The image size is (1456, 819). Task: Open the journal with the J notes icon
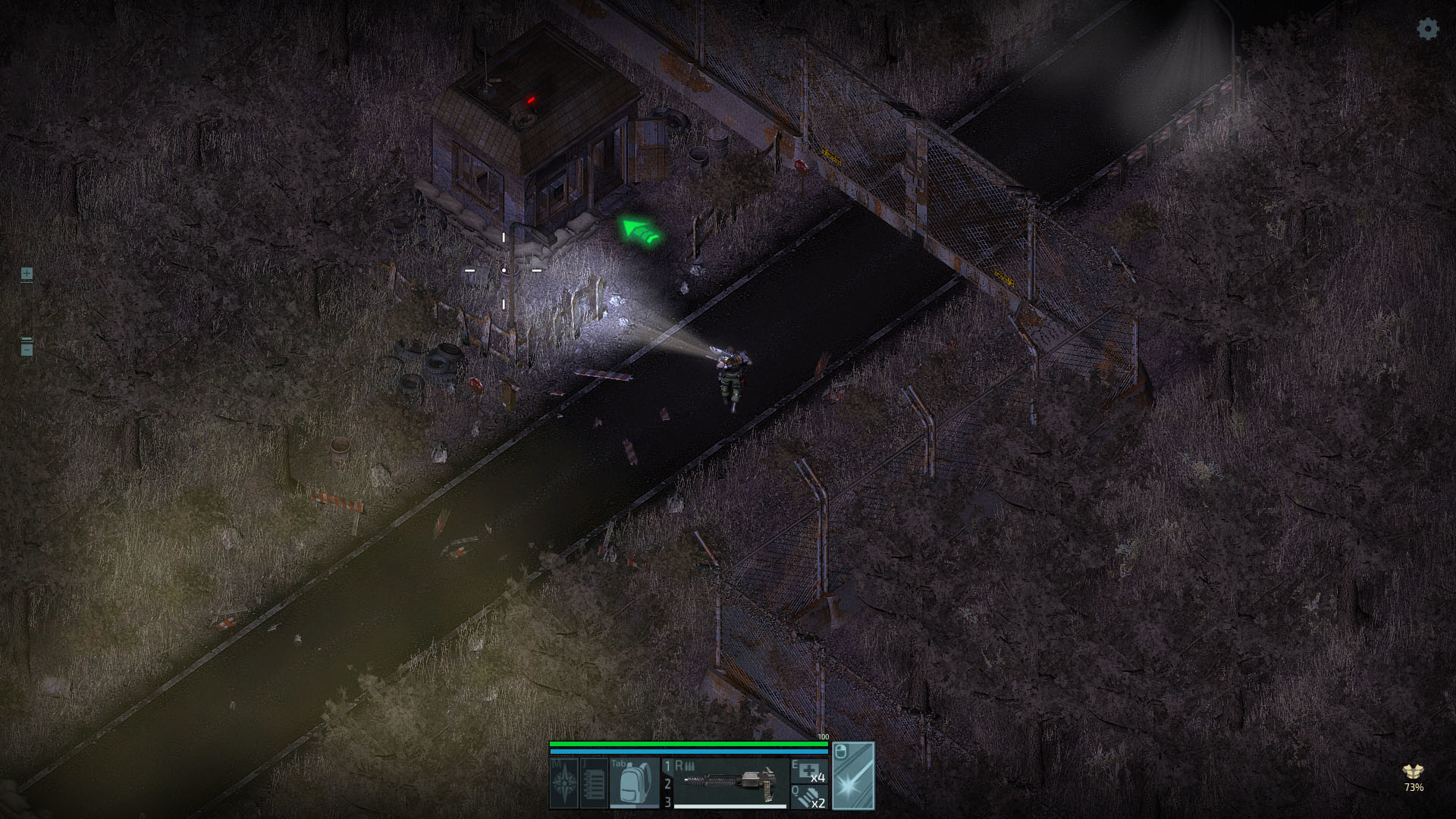point(594,781)
